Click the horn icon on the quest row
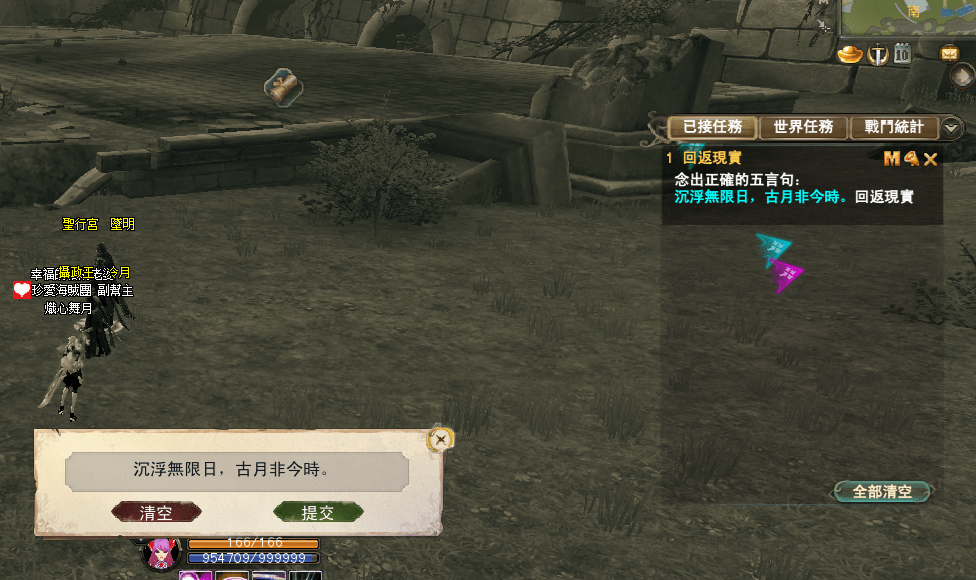This screenshot has height=580, width=976. point(910,158)
